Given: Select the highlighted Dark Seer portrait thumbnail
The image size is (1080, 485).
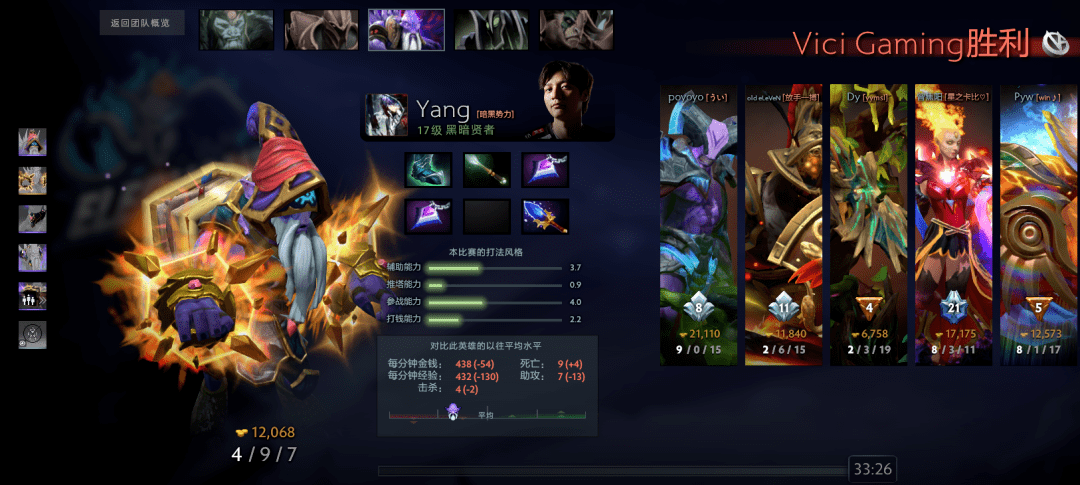Looking at the screenshot, I should [406, 30].
